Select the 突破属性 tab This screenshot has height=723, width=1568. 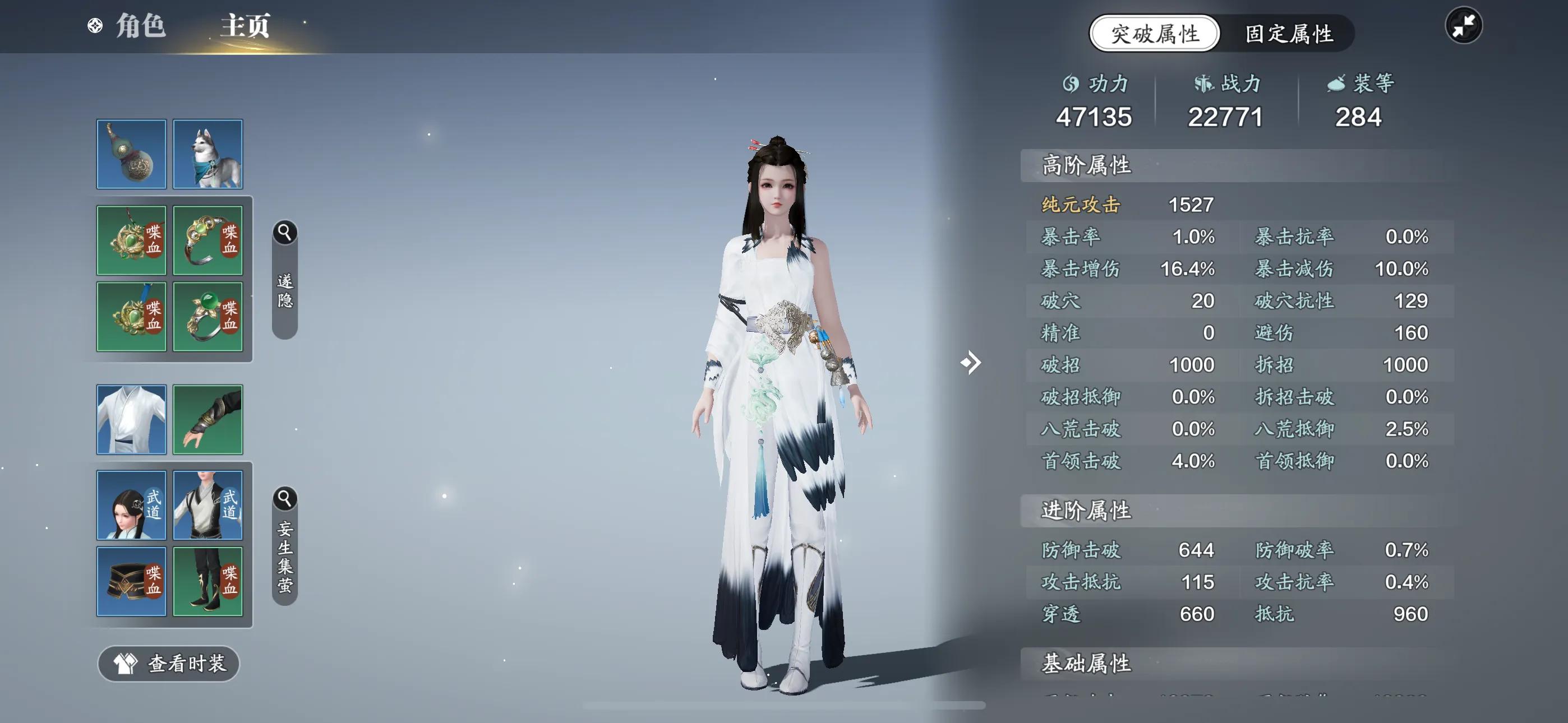click(x=1155, y=34)
